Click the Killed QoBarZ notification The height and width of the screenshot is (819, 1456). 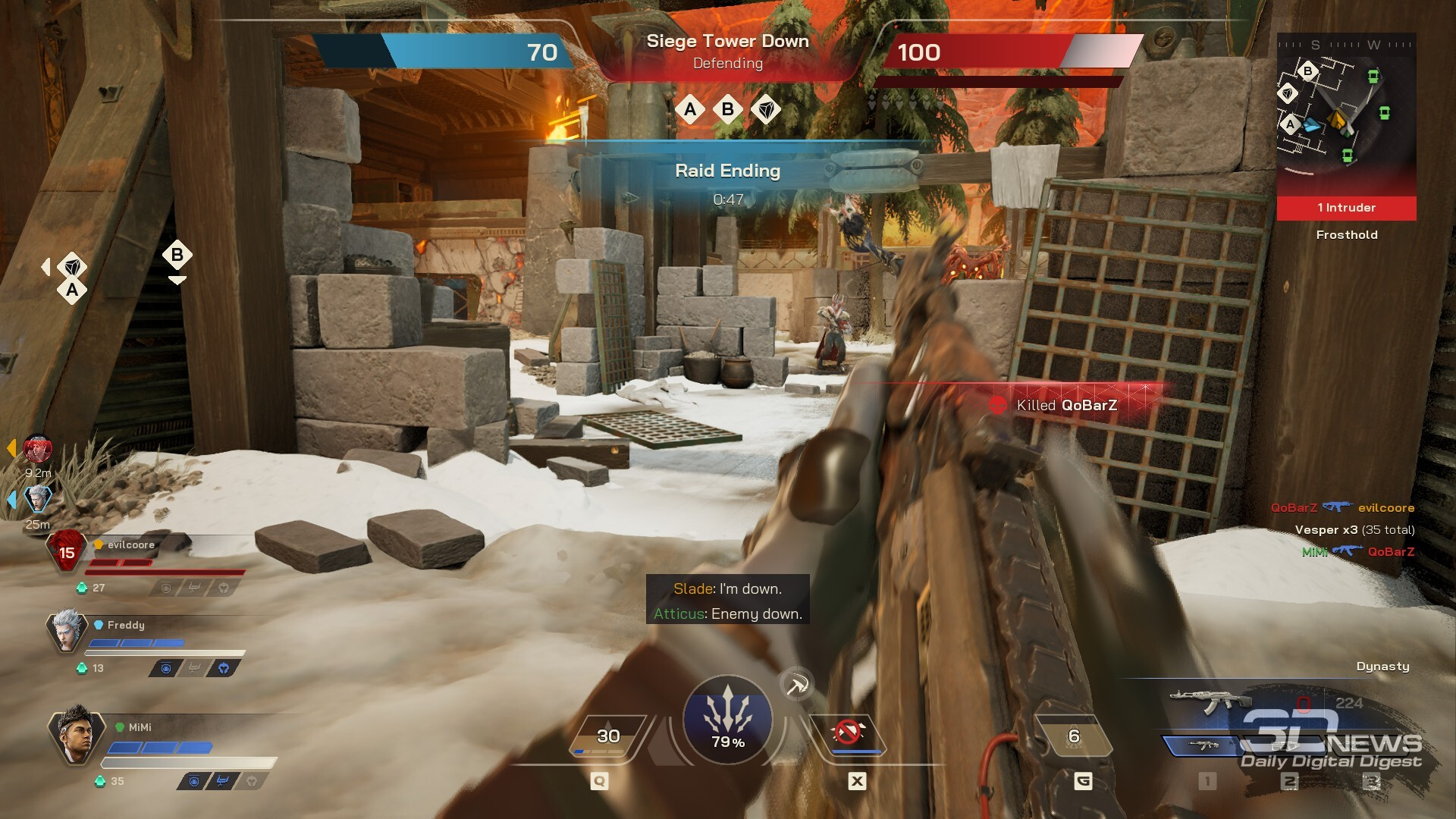tap(1065, 406)
